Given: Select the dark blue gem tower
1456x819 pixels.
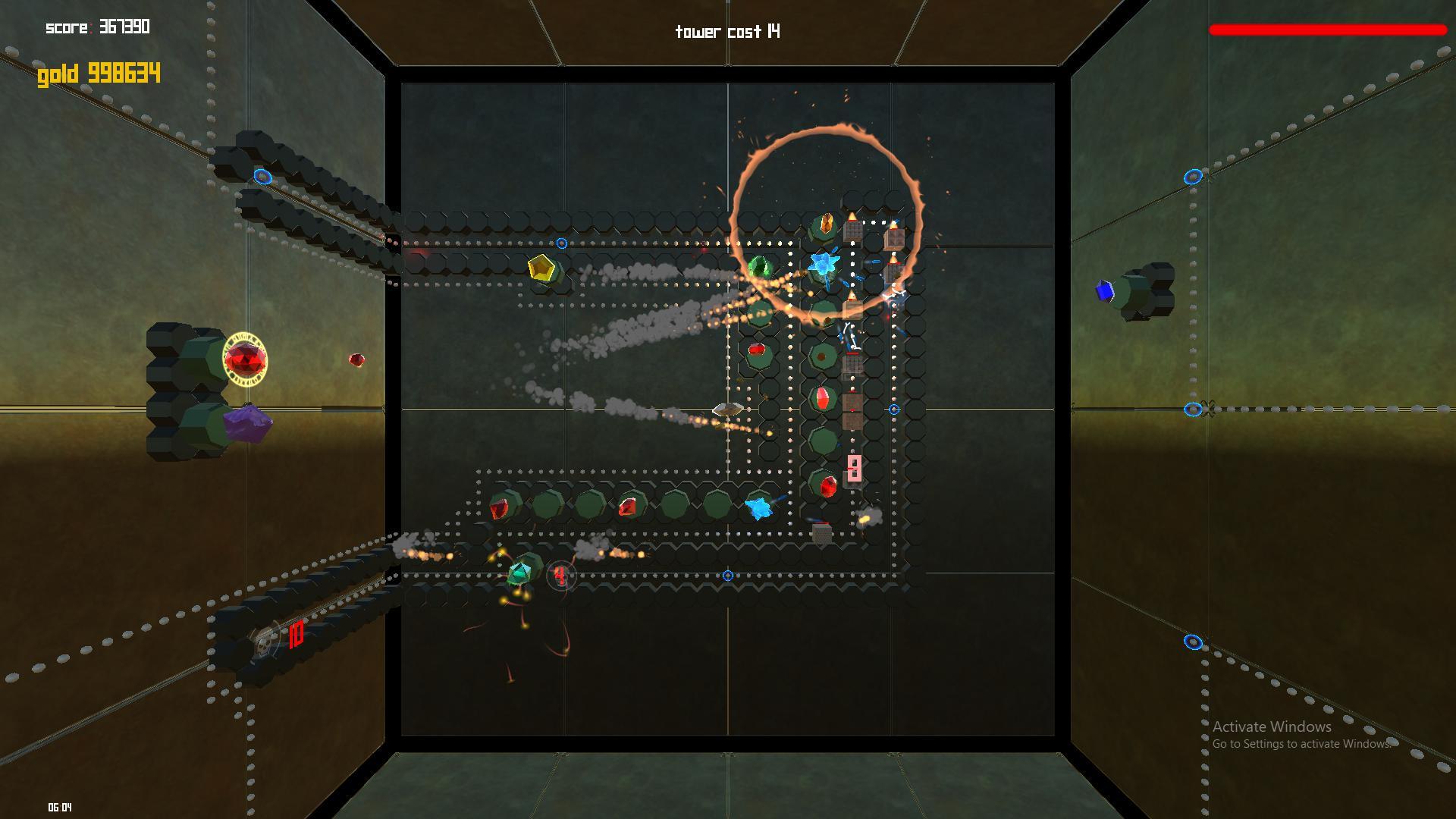Looking at the screenshot, I should [1106, 291].
